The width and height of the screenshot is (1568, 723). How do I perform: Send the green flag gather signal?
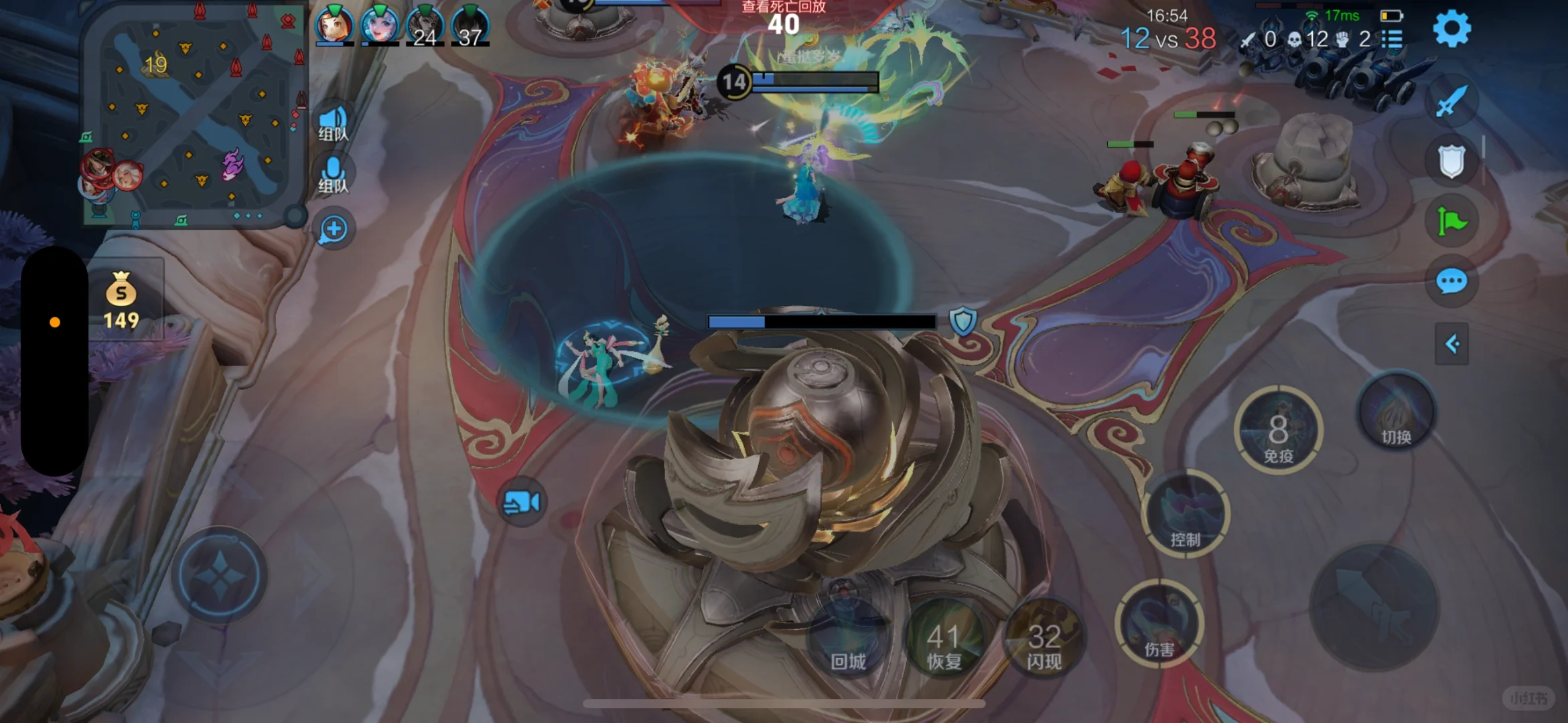tap(1451, 222)
